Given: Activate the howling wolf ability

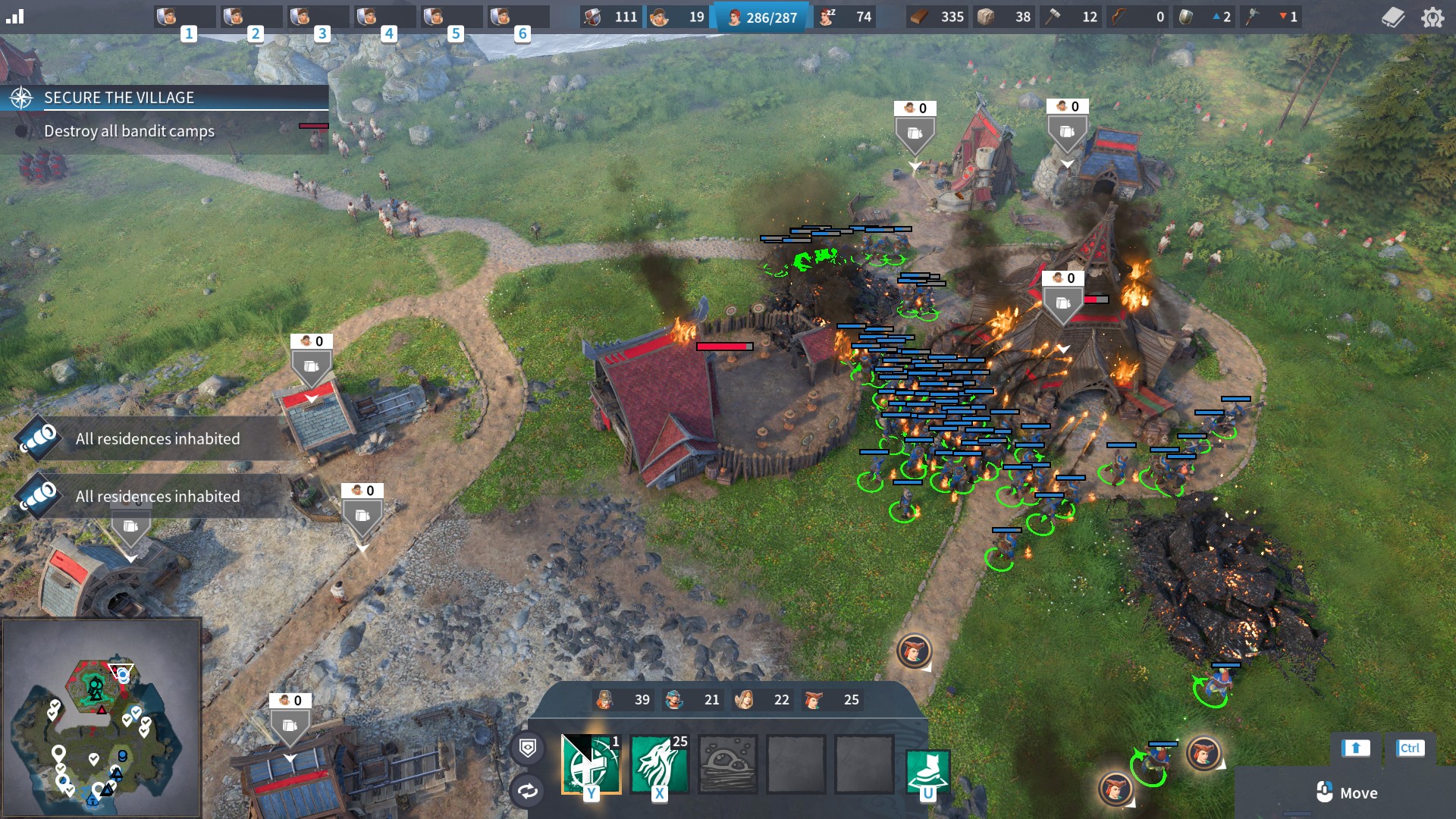Looking at the screenshot, I should 659,764.
